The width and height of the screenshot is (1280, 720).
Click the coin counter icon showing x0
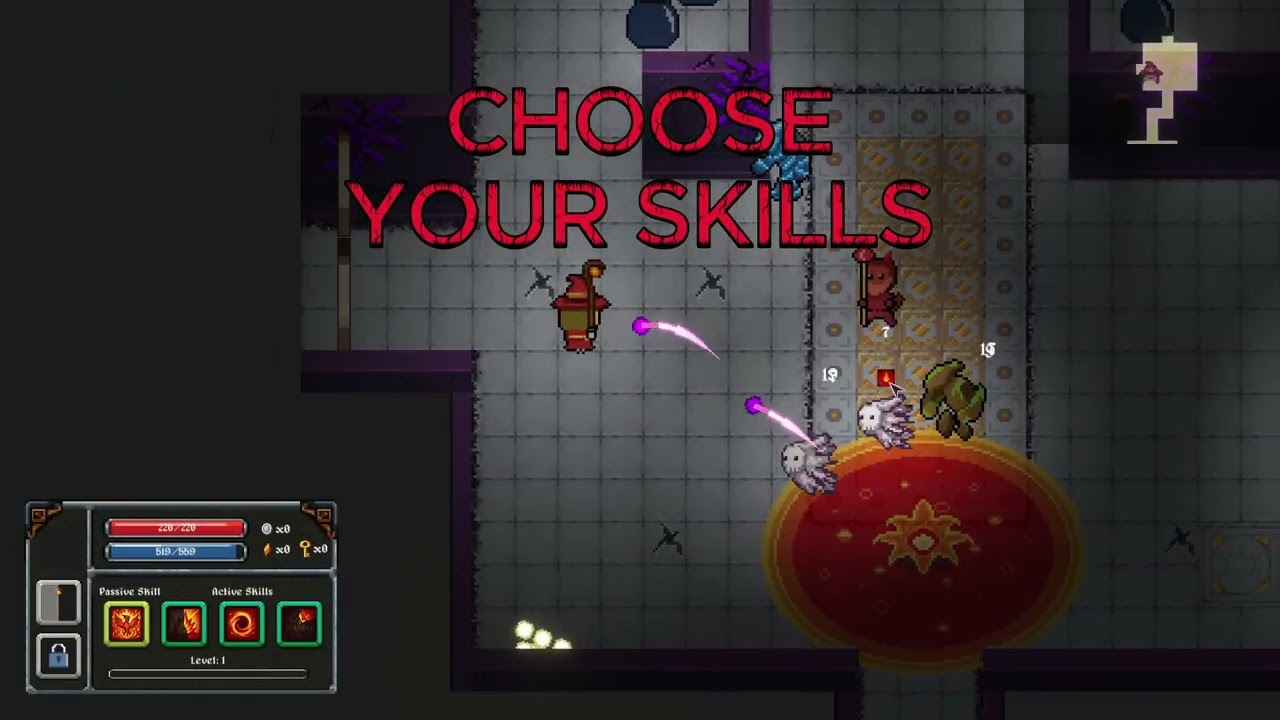(x=265, y=529)
